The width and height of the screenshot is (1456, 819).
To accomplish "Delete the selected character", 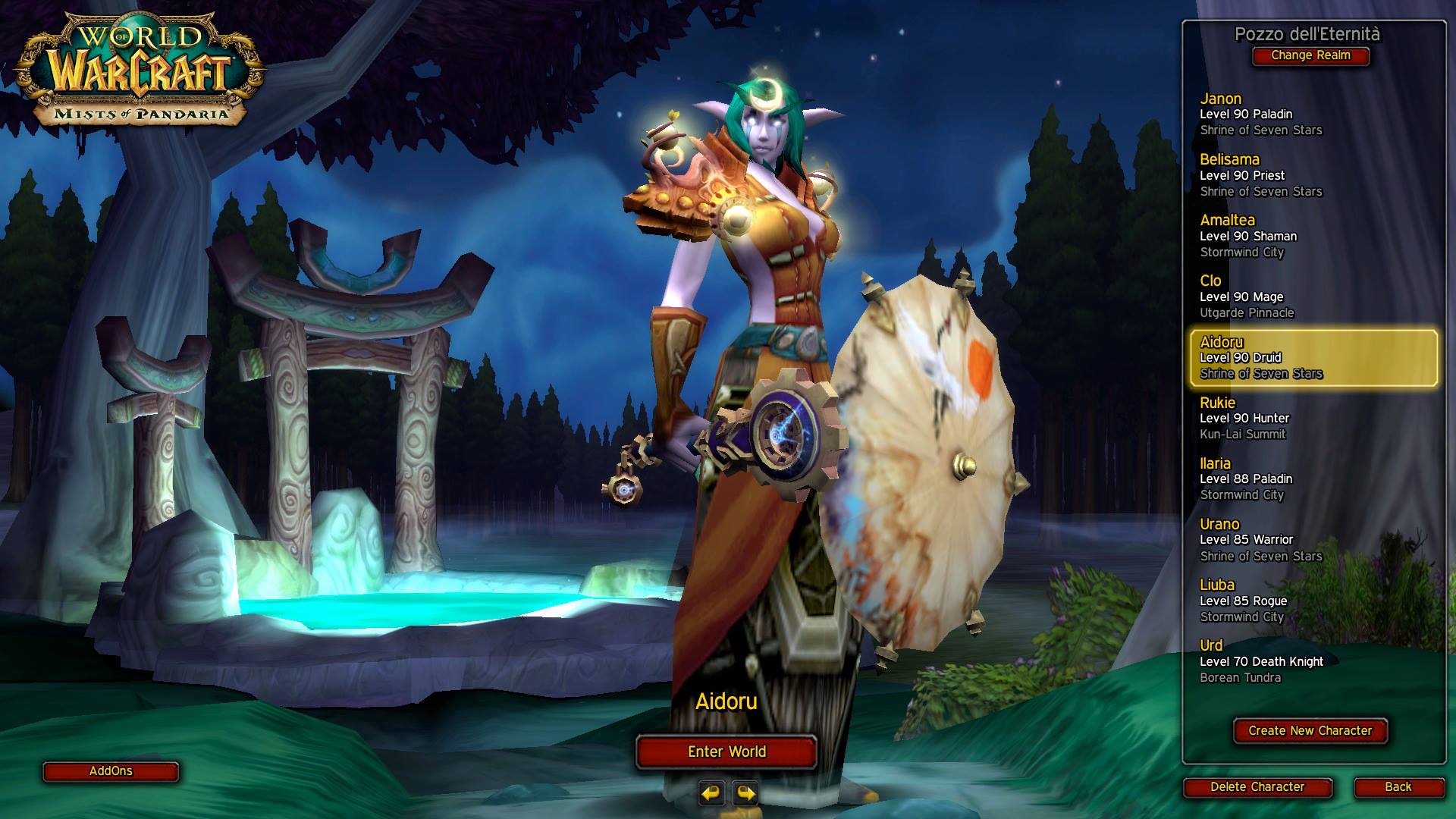I will (1257, 787).
